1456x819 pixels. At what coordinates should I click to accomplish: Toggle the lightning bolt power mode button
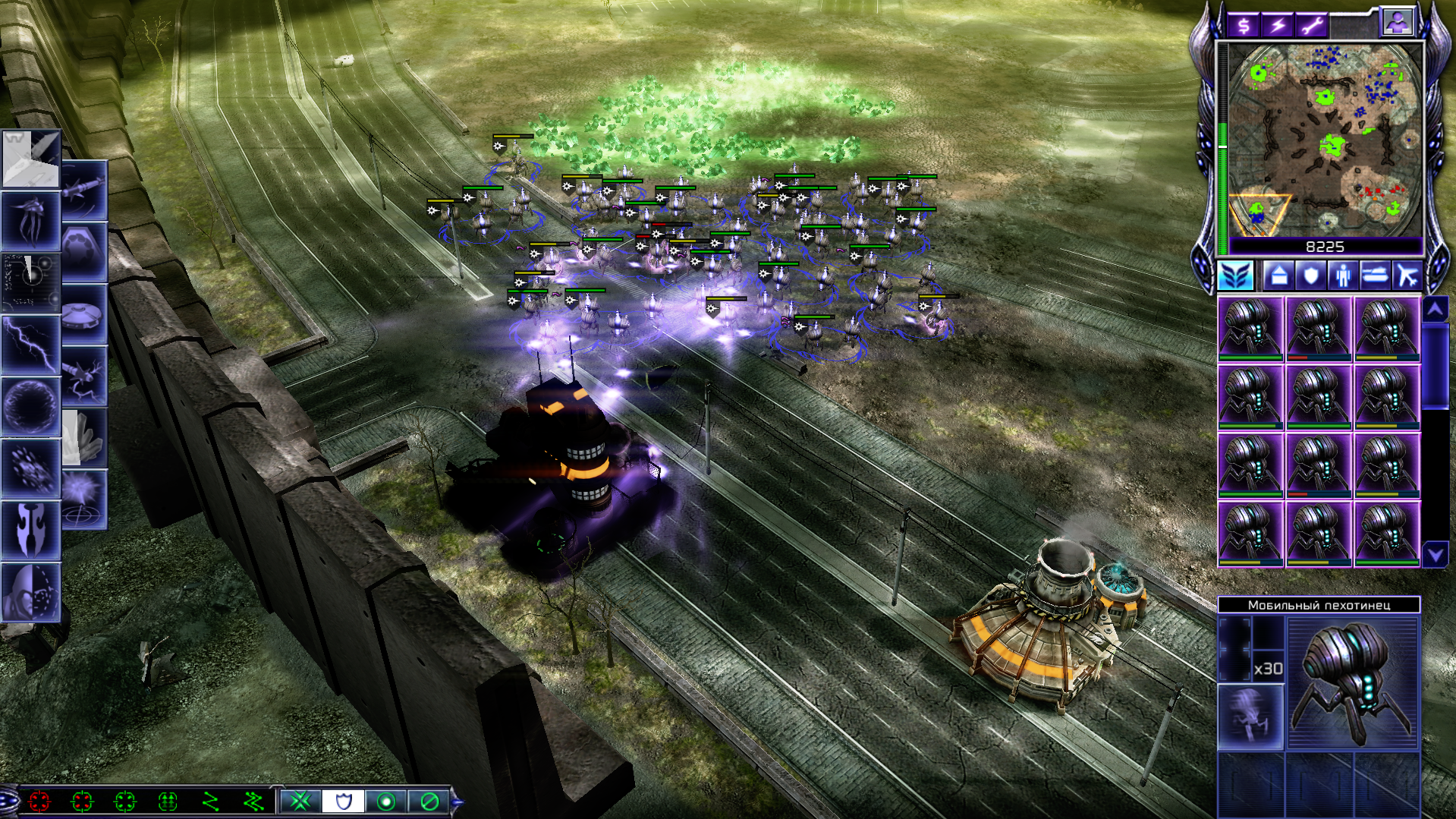pos(1278,26)
